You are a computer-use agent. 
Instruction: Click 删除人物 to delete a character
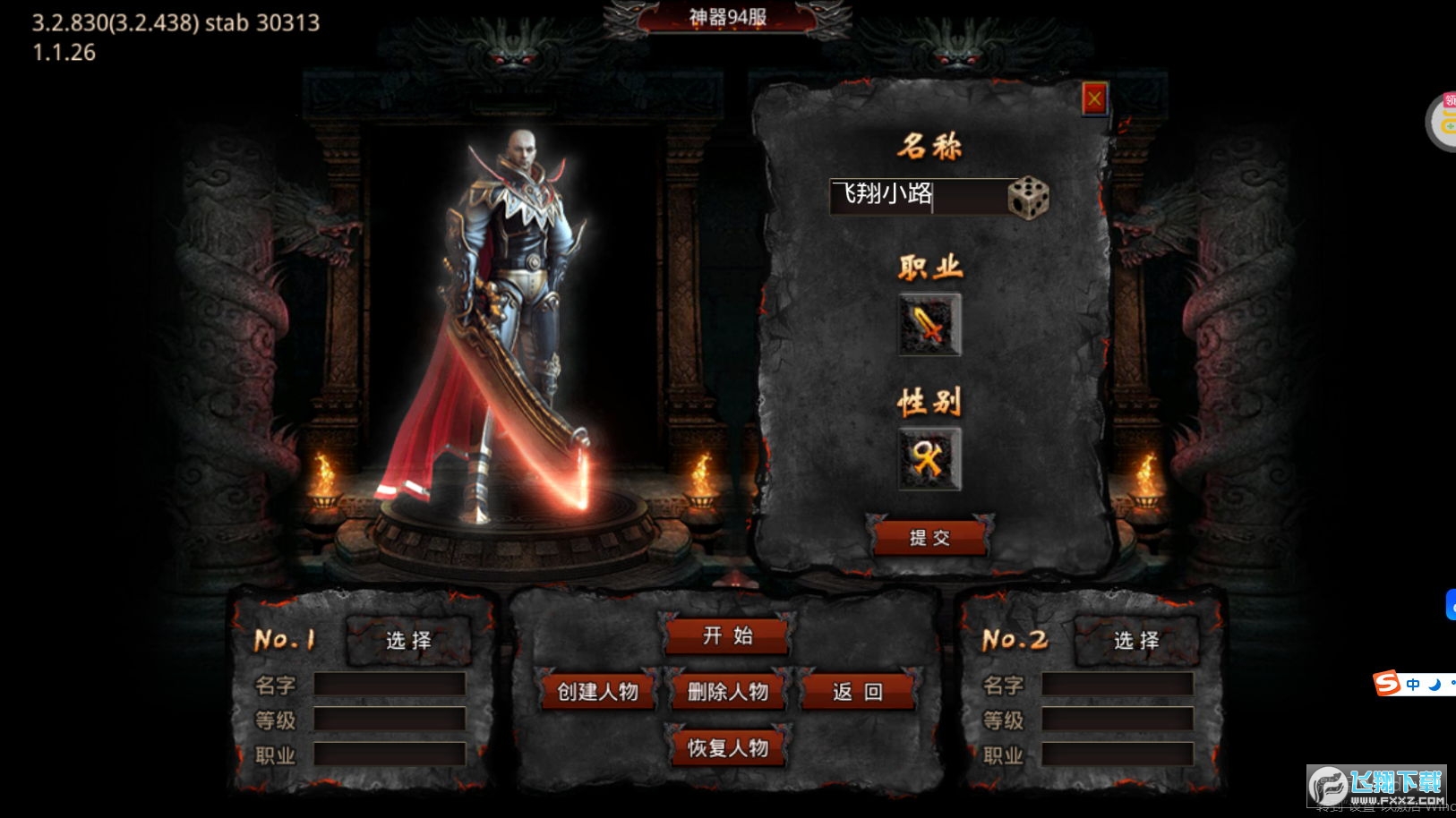[728, 692]
